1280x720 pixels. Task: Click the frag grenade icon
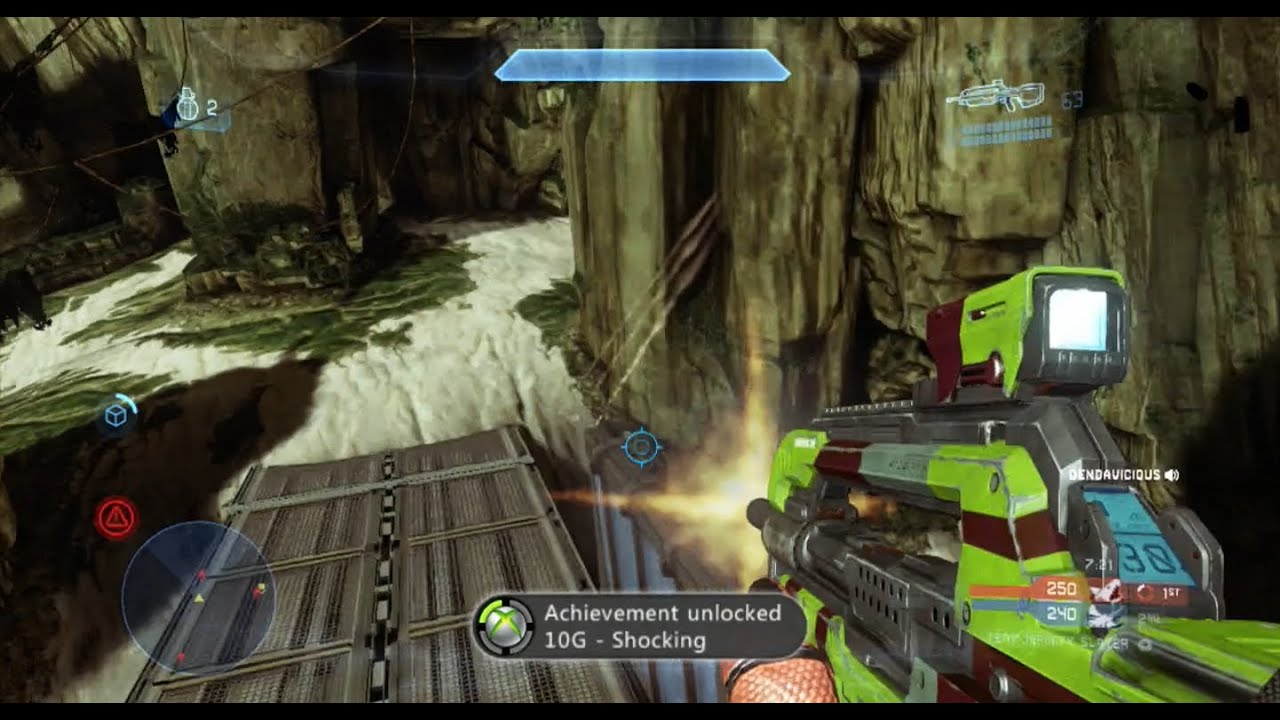point(187,107)
